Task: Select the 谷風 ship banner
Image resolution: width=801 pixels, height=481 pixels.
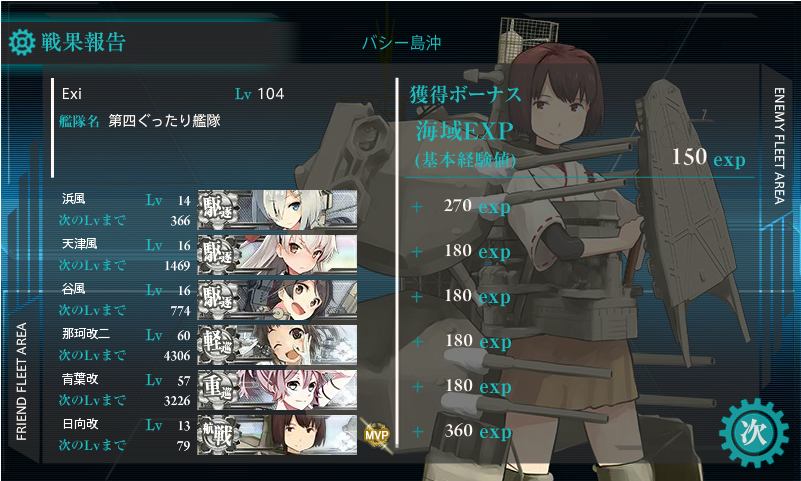Action: [278, 297]
